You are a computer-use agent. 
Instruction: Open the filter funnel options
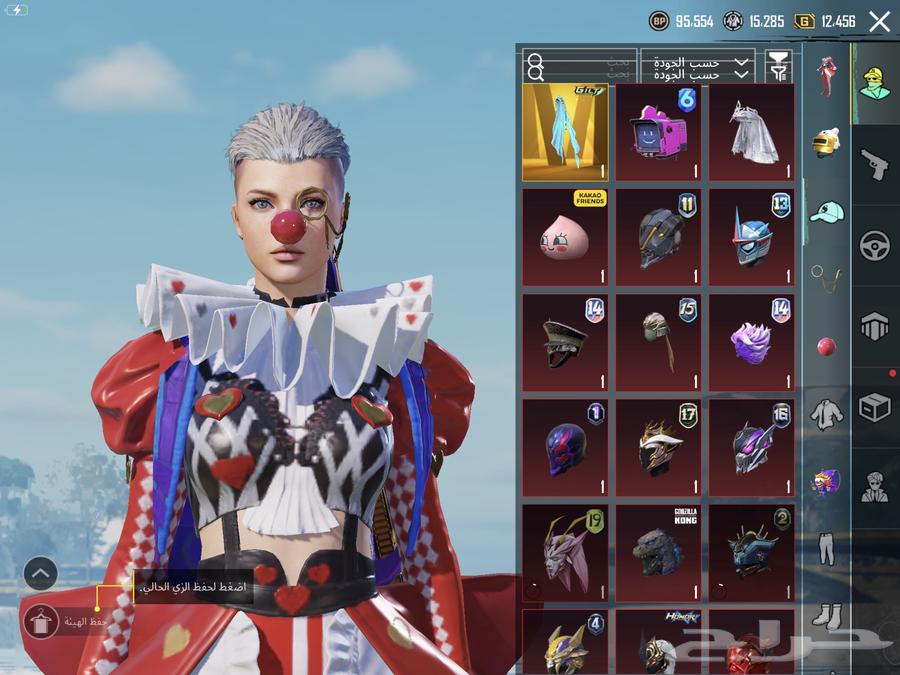tap(778, 67)
